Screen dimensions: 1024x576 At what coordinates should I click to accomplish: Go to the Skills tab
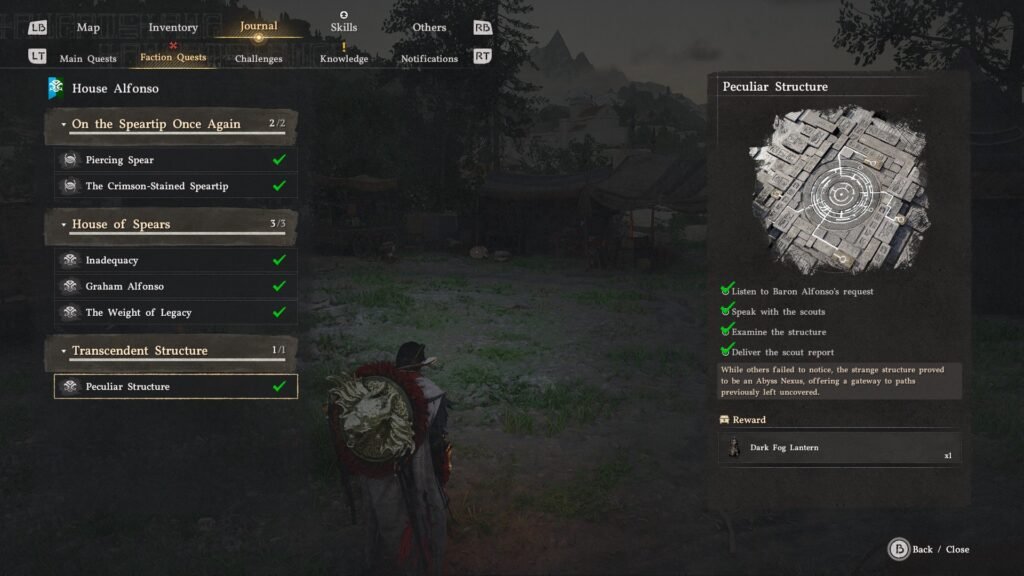pyautogui.click(x=344, y=27)
